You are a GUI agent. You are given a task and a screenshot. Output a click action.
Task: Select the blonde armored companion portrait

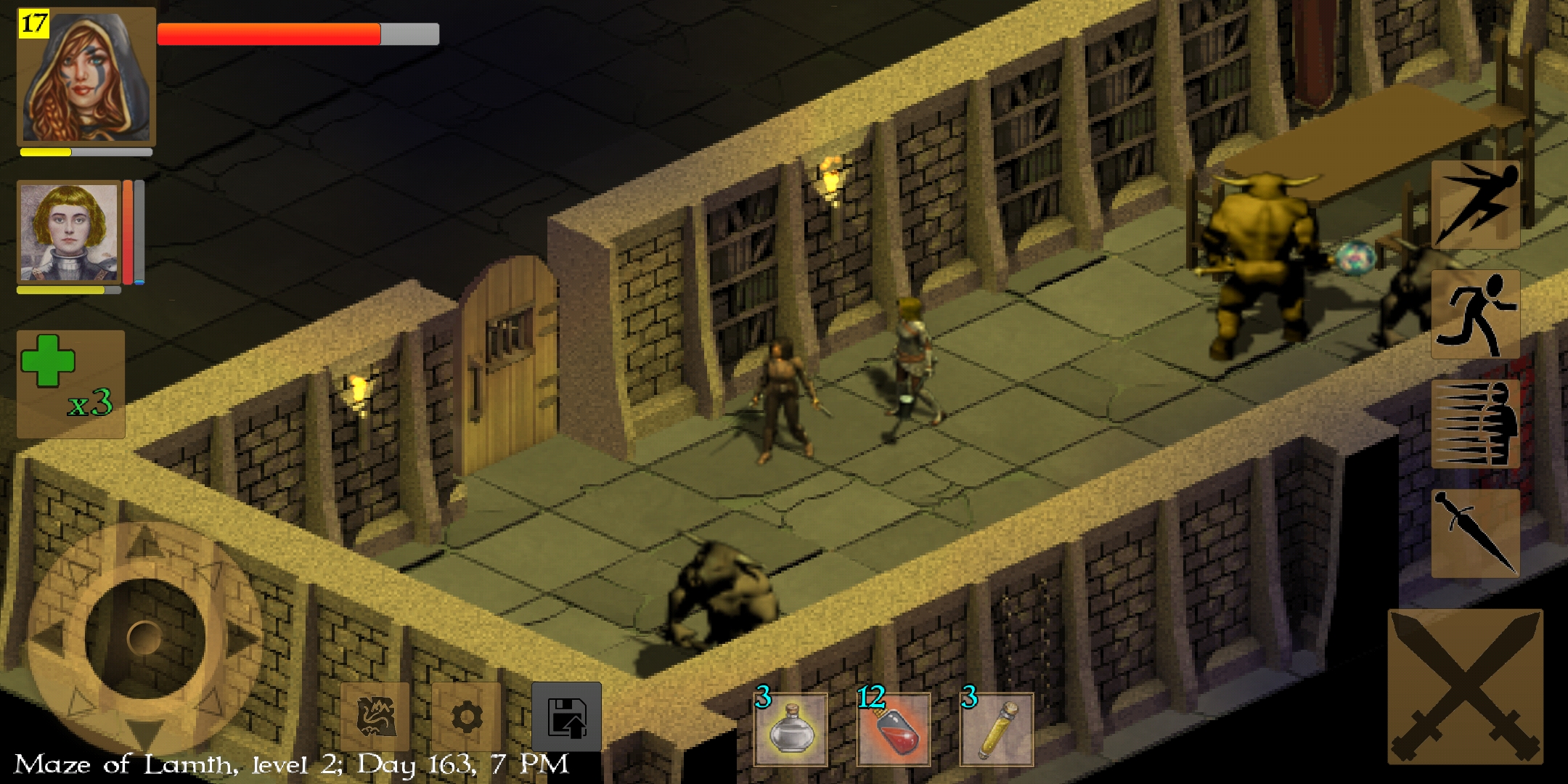69,232
